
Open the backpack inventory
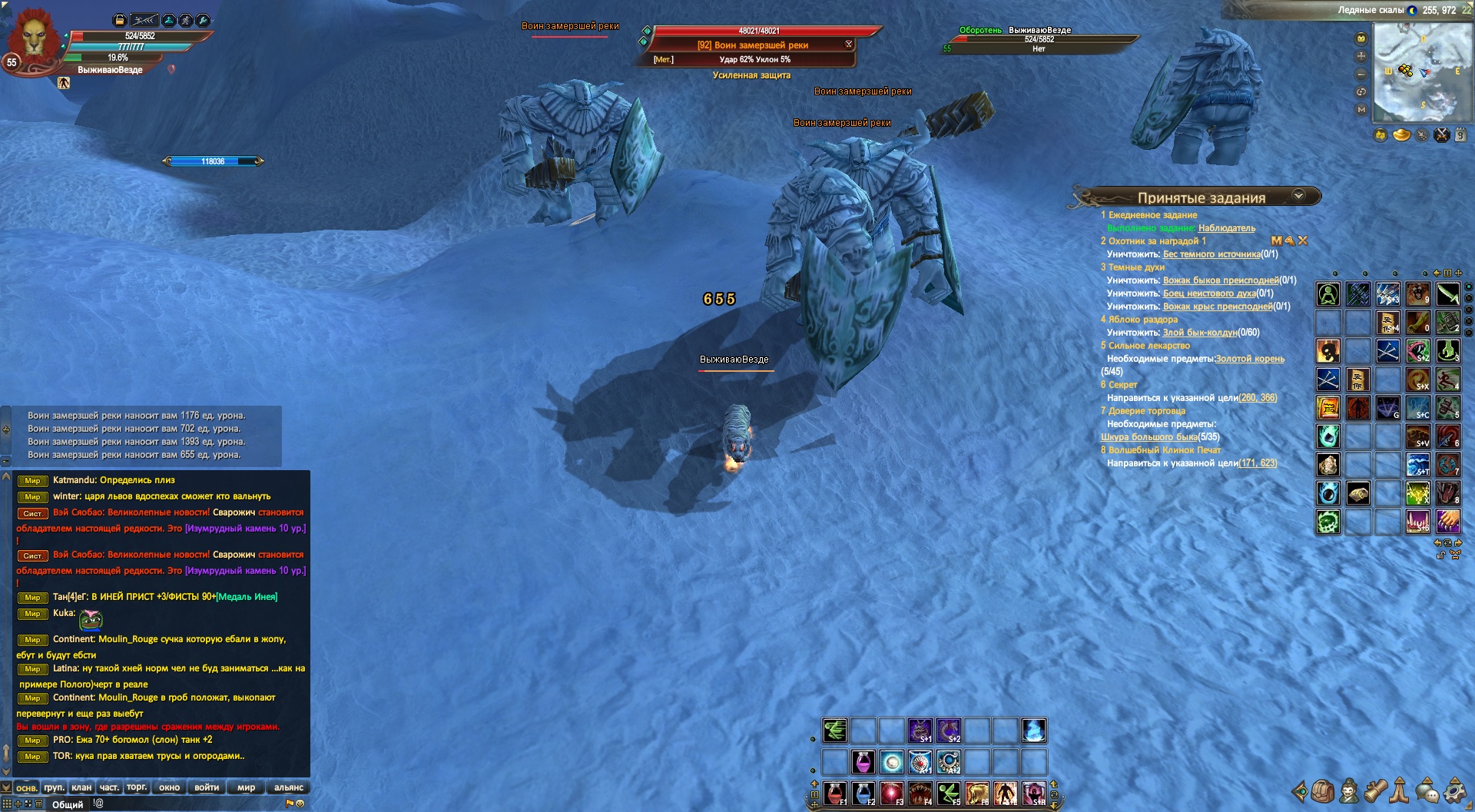point(1322,790)
